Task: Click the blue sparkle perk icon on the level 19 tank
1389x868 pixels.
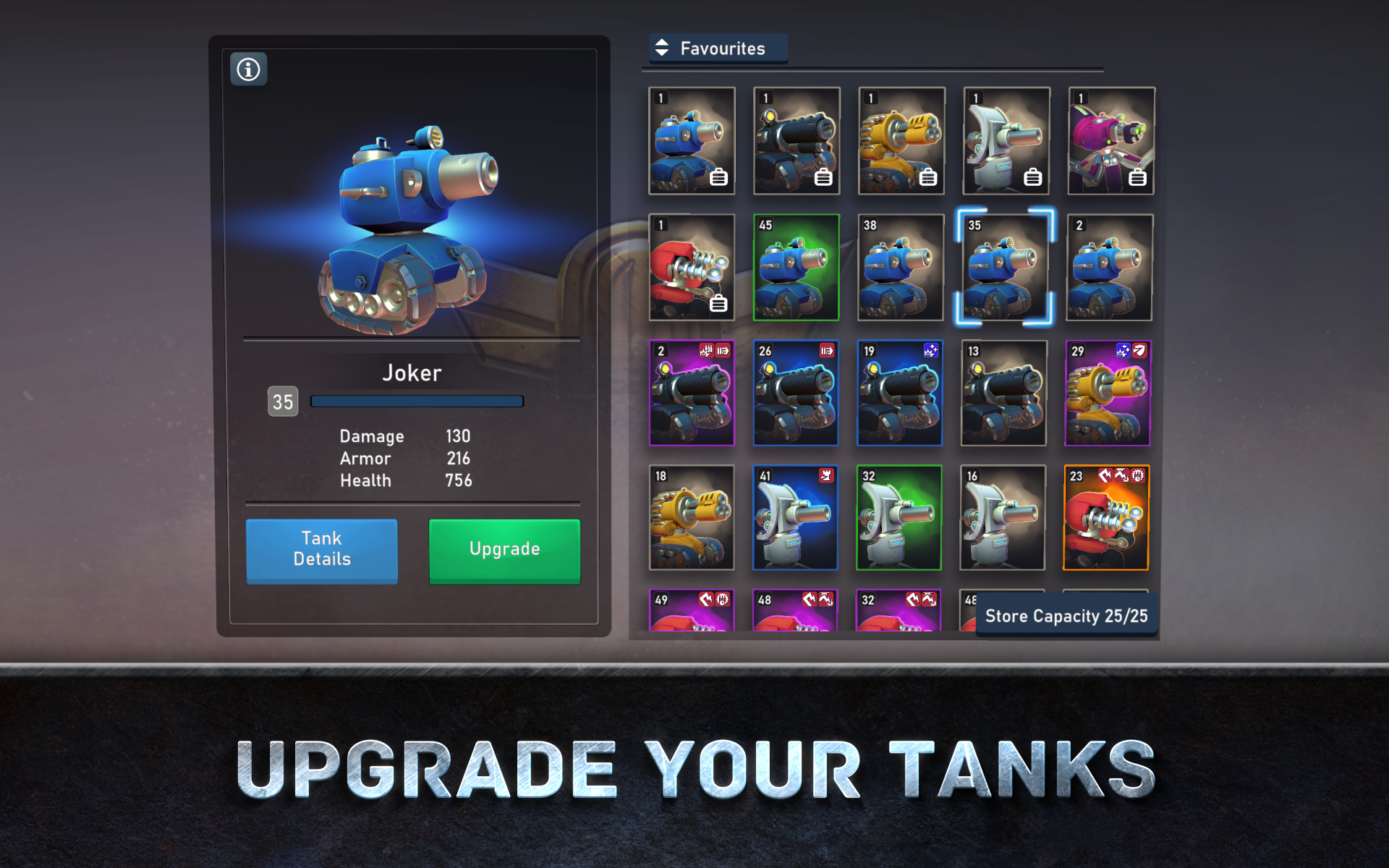Action: point(931,351)
